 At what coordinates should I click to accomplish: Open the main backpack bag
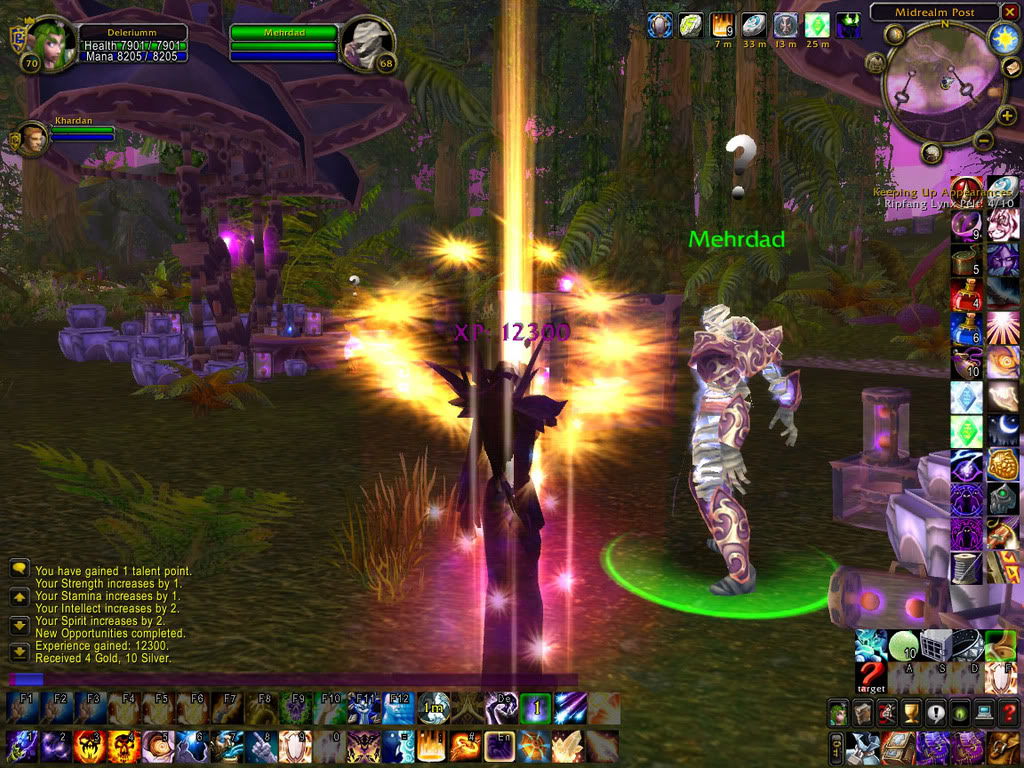tap(1004, 746)
